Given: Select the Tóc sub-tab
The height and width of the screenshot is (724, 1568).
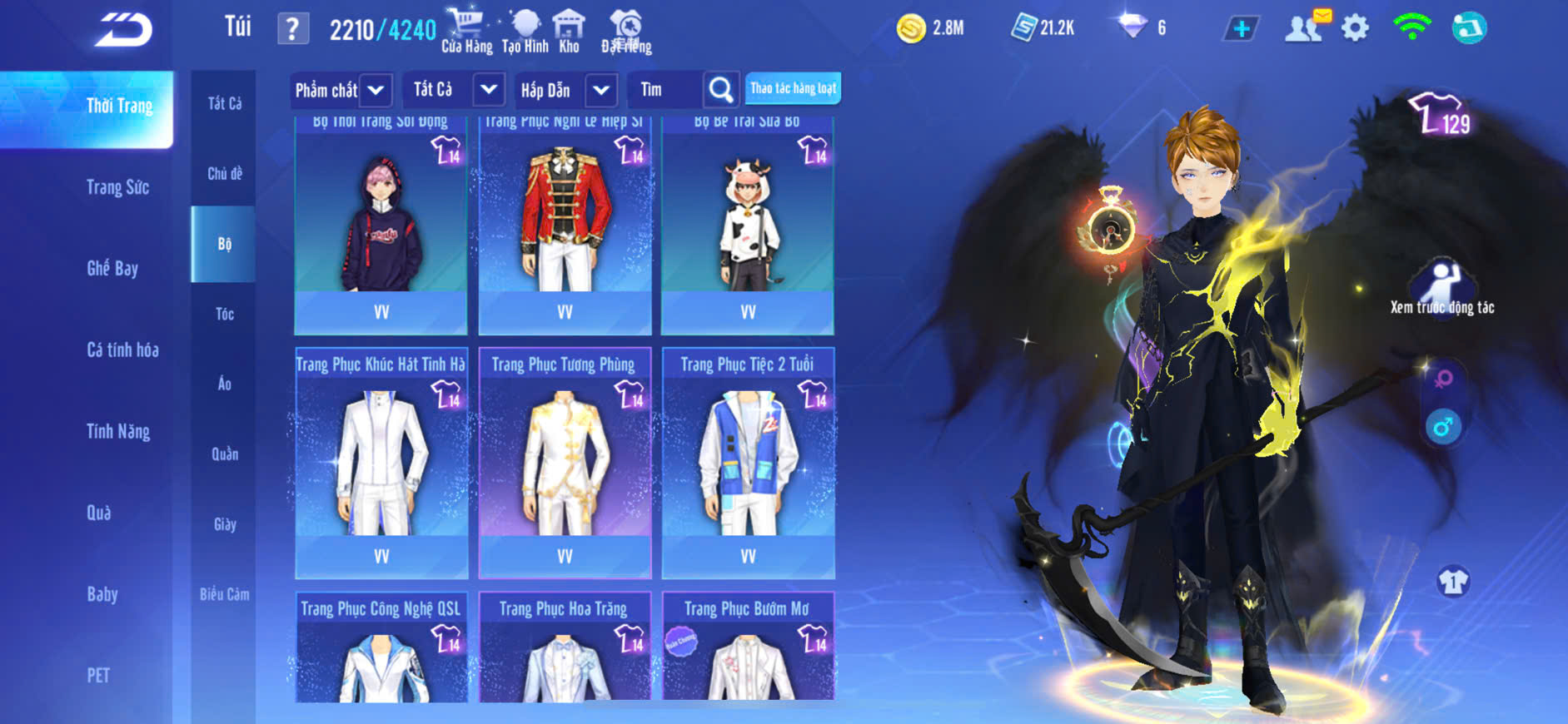Looking at the screenshot, I should [224, 314].
